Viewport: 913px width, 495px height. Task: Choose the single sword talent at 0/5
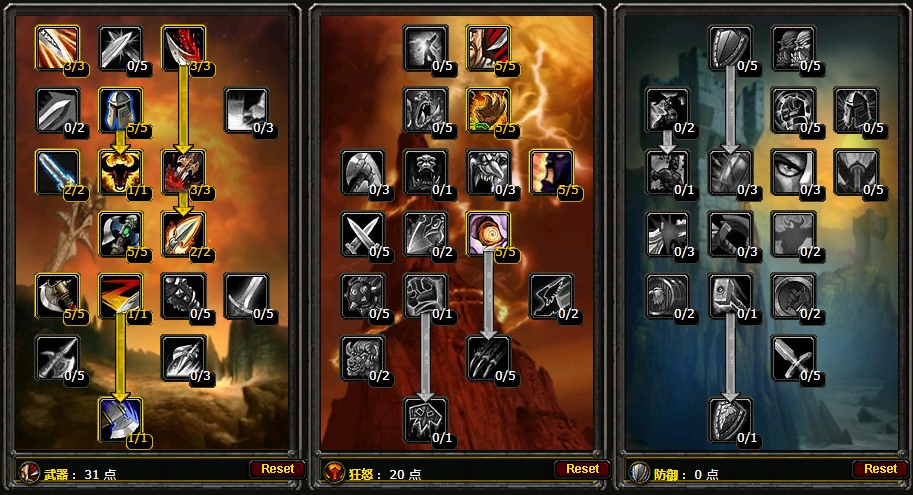[246, 295]
